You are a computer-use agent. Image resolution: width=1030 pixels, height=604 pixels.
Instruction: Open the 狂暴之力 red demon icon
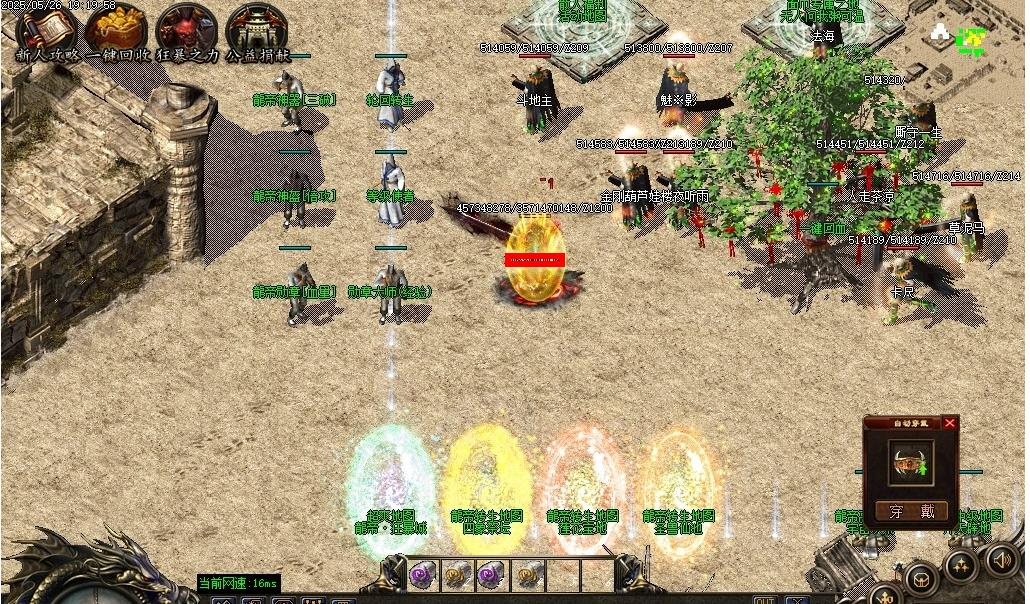[x=186, y=25]
